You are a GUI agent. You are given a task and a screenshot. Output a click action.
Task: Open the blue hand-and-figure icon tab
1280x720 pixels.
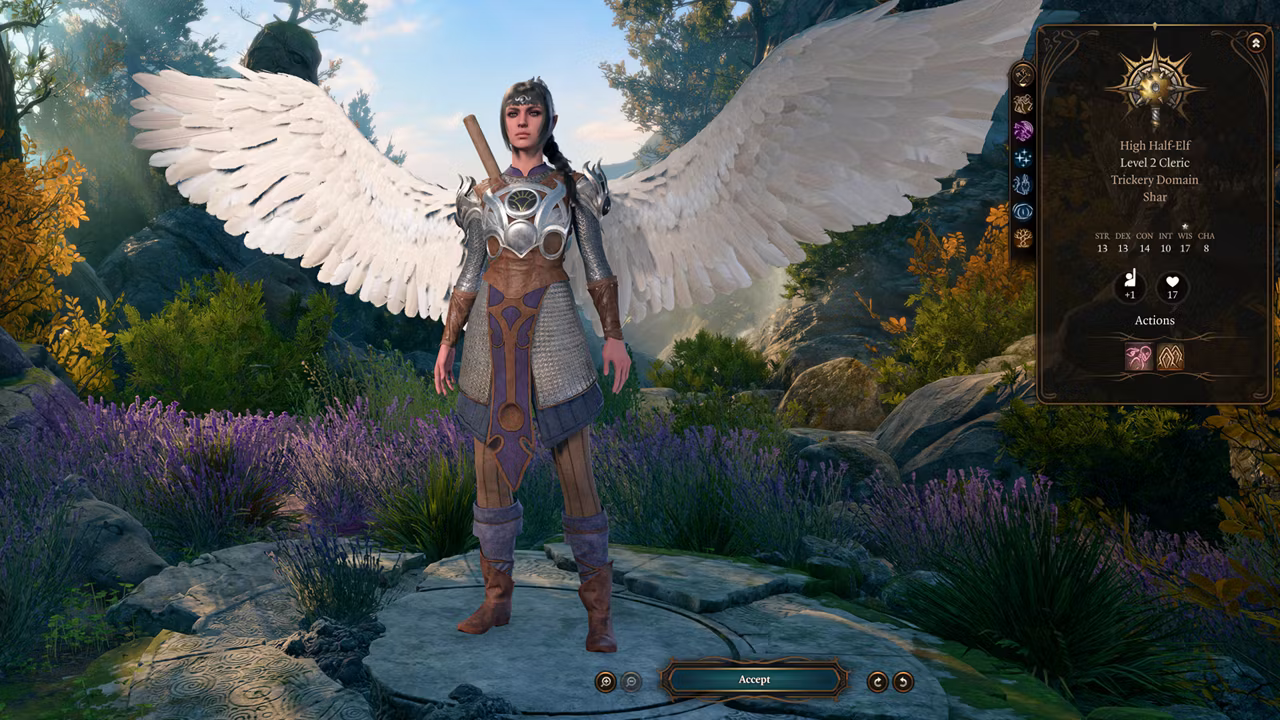1022,184
